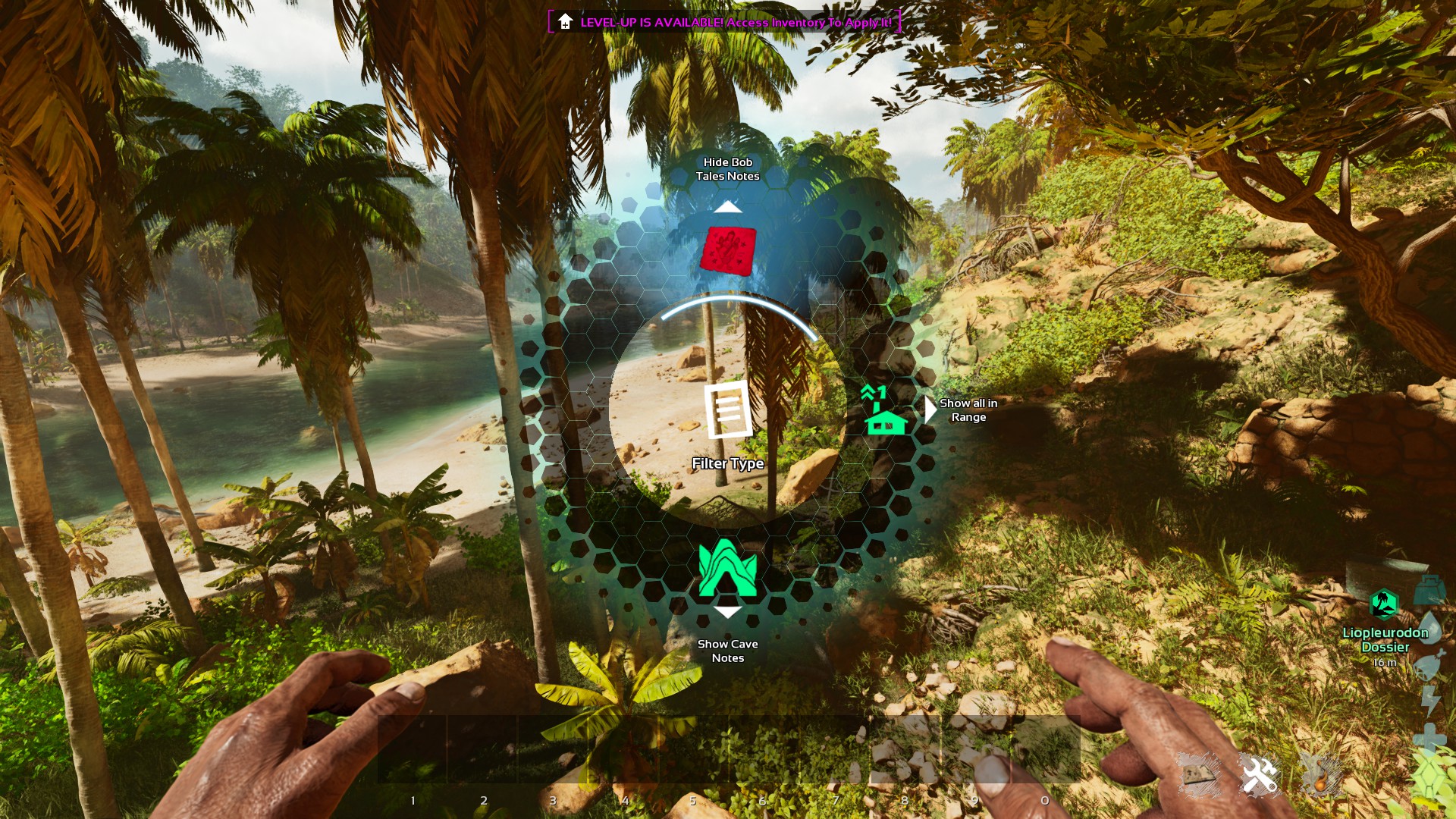Screen dimensions: 1456x819
Task: Open the map icon in HUD
Action: [1198, 774]
